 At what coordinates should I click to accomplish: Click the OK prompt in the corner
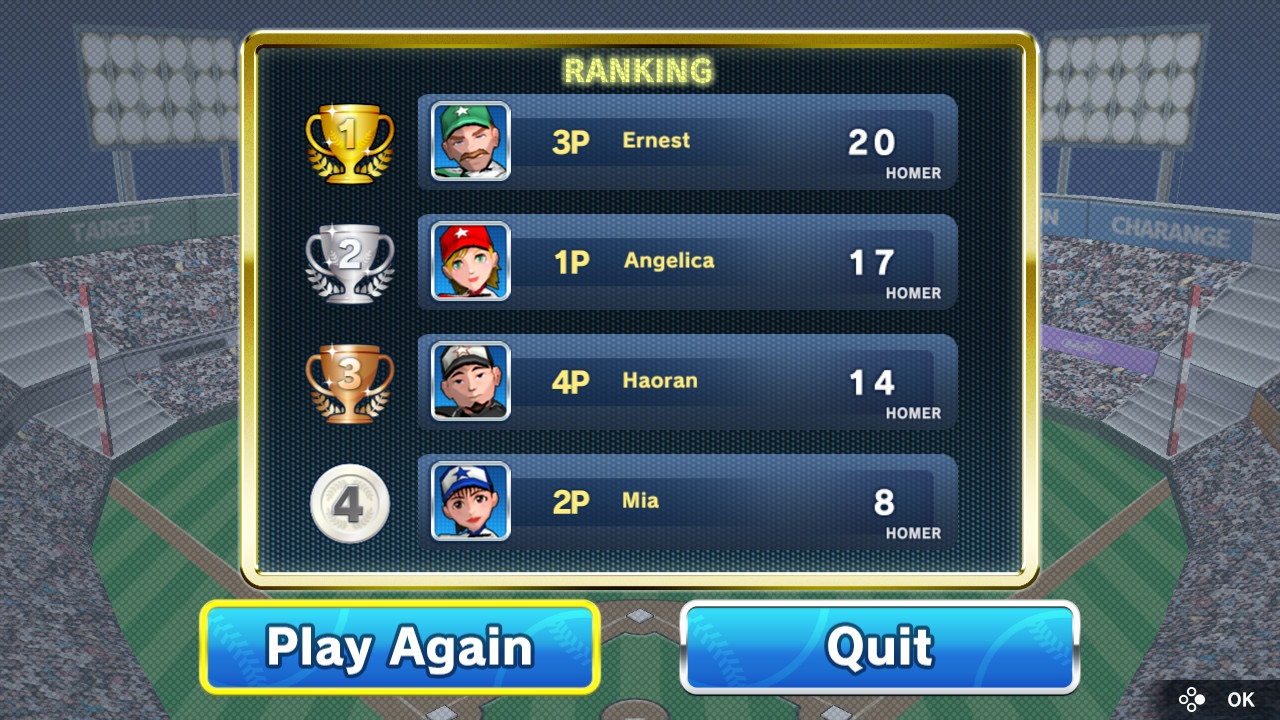click(1240, 699)
